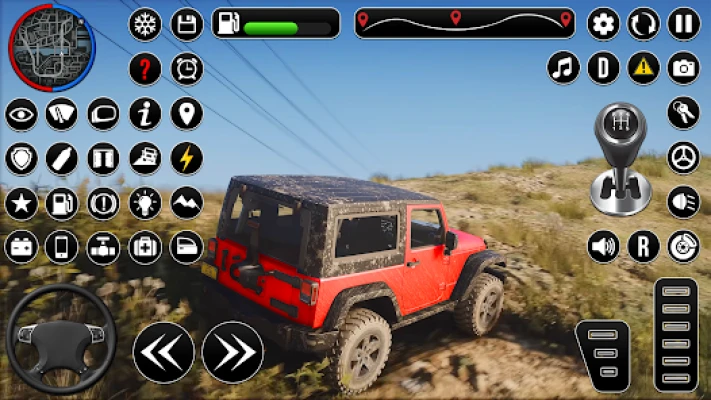Steer with the right double-arrow button
The height and width of the screenshot is (400, 711).
[233, 352]
